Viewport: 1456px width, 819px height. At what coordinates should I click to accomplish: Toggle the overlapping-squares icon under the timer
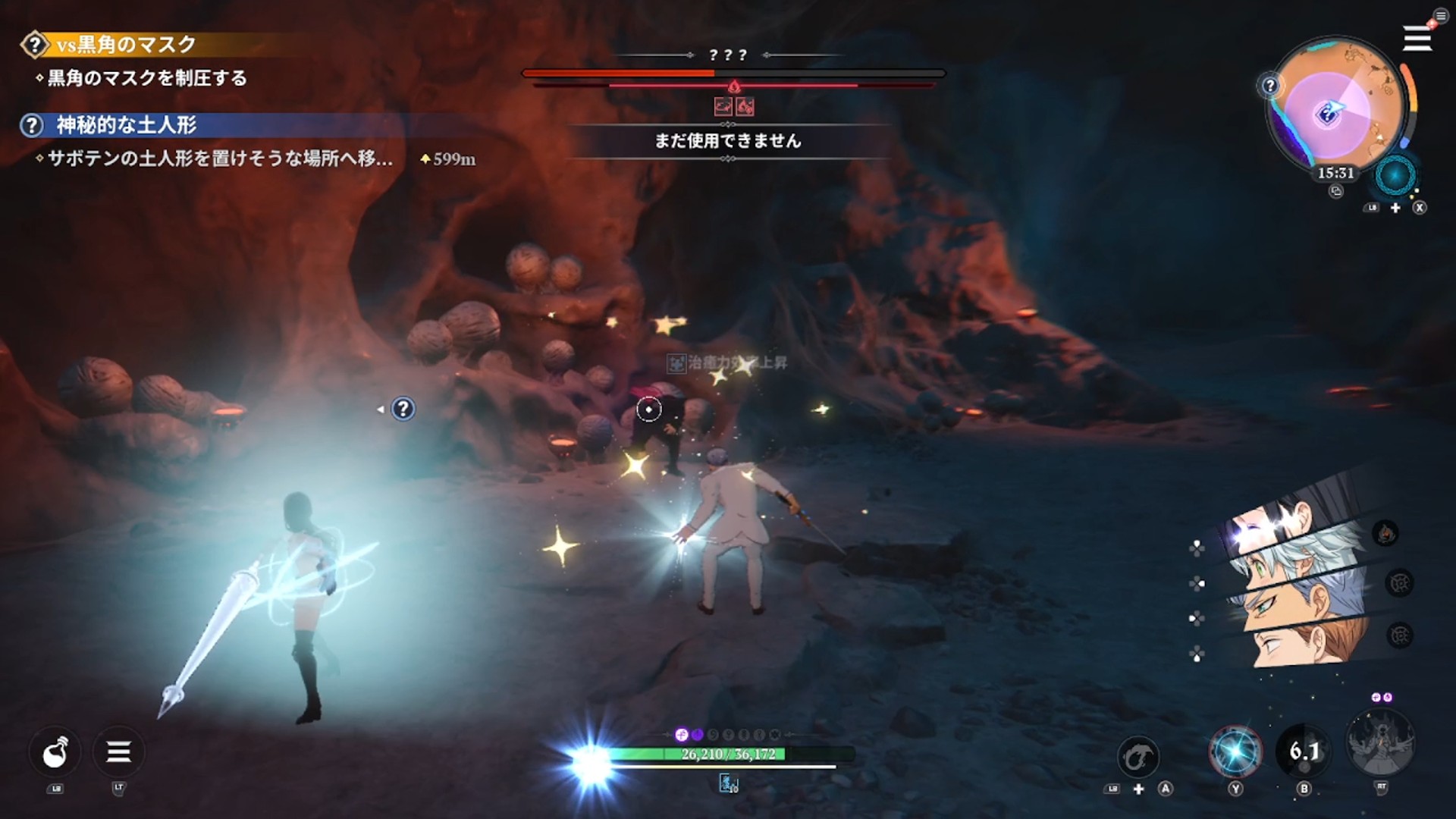(x=1335, y=192)
